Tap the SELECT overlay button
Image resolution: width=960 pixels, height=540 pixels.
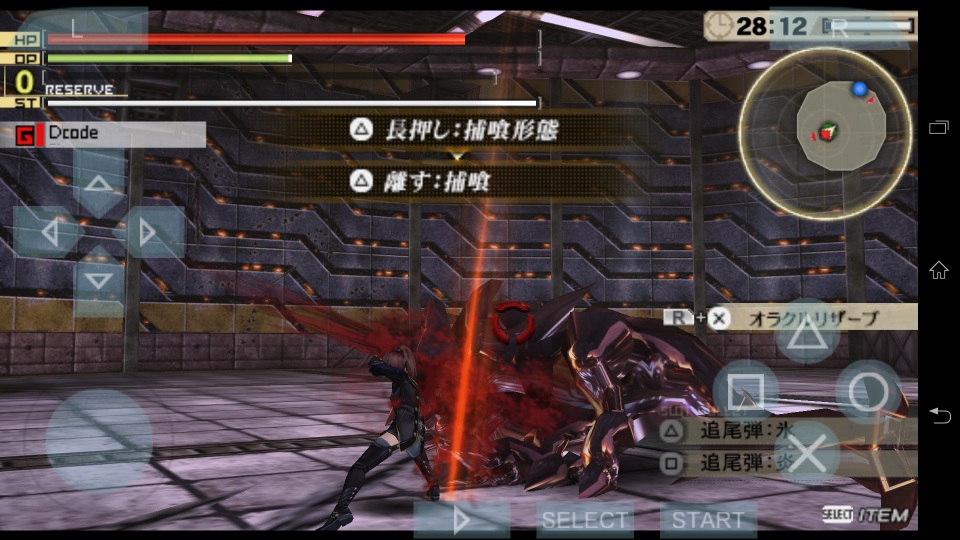(585, 520)
